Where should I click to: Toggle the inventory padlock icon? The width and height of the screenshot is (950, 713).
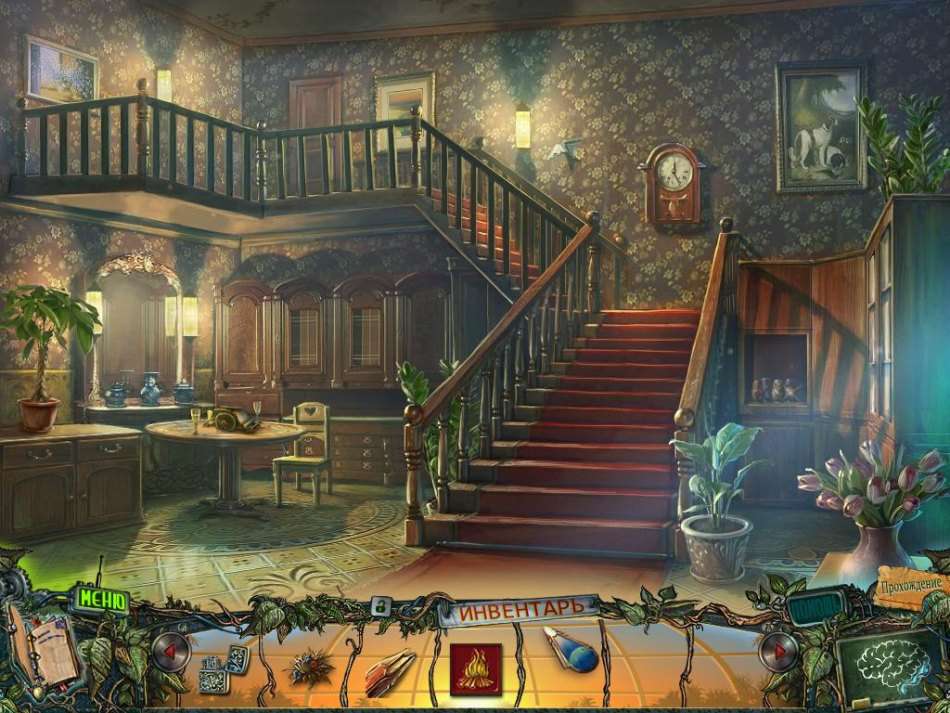click(381, 606)
